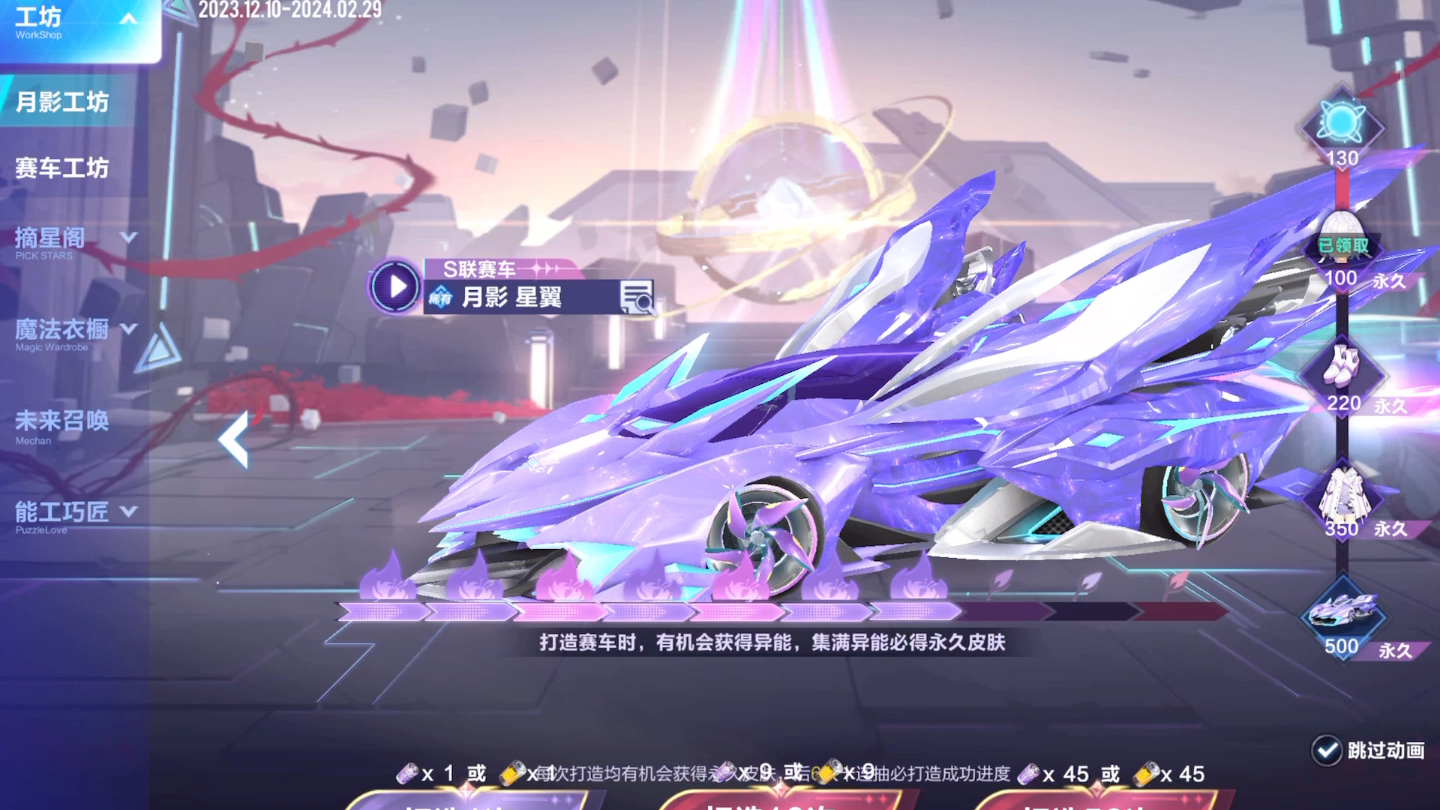
Task: Open the 130 milestone blue orb reward
Action: tap(1340, 123)
